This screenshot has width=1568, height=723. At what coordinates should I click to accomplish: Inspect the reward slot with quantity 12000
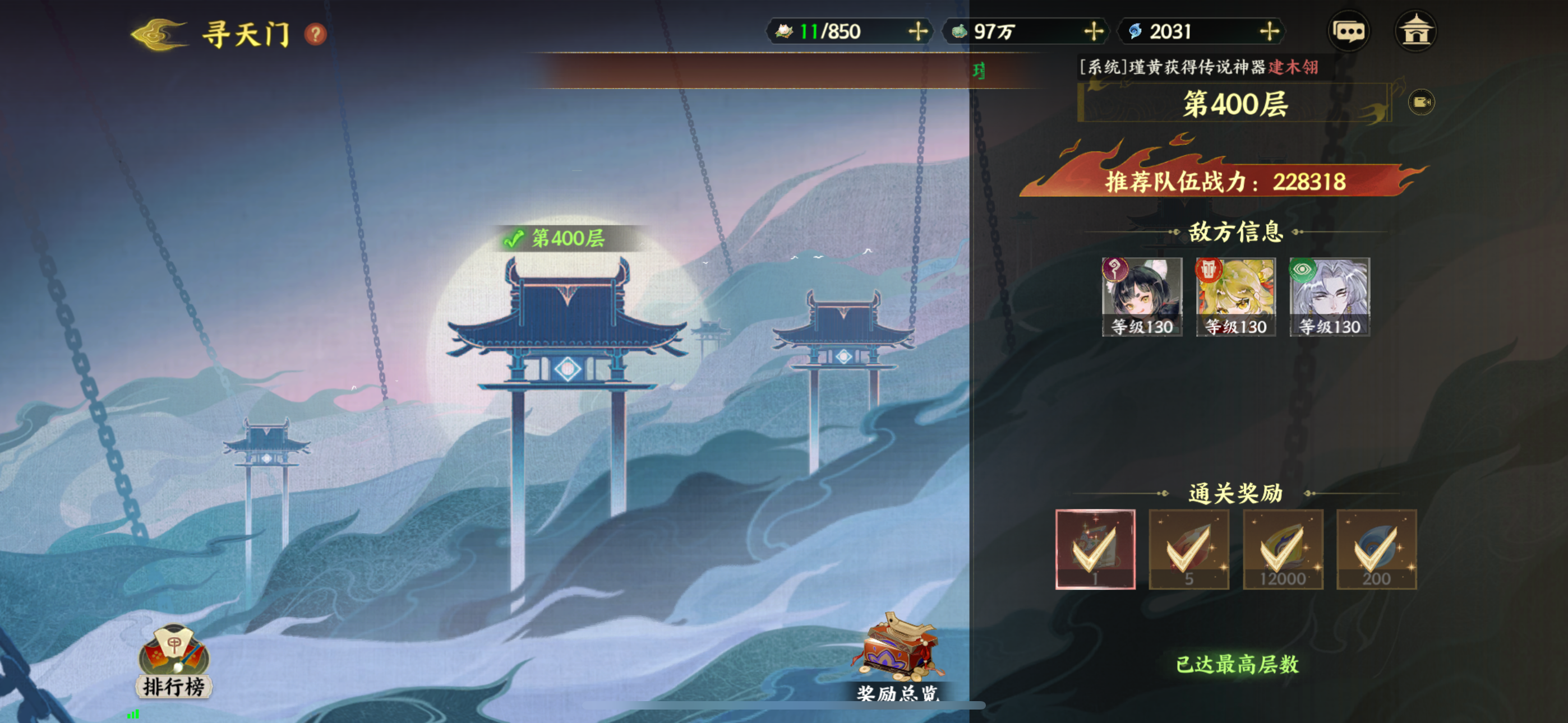pyautogui.click(x=1283, y=549)
